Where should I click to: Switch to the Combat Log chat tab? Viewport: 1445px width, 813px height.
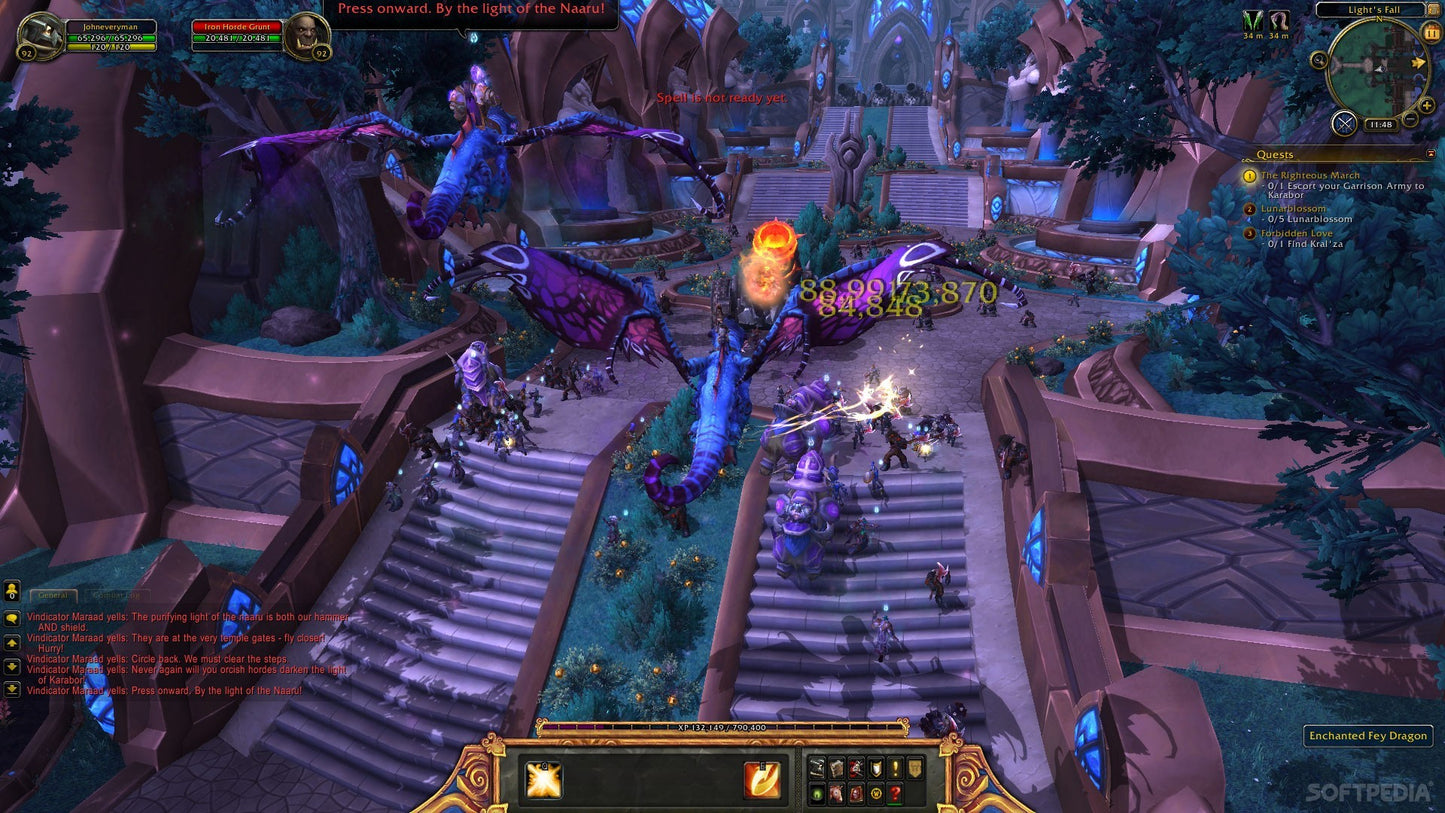click(x=116, y=595)
